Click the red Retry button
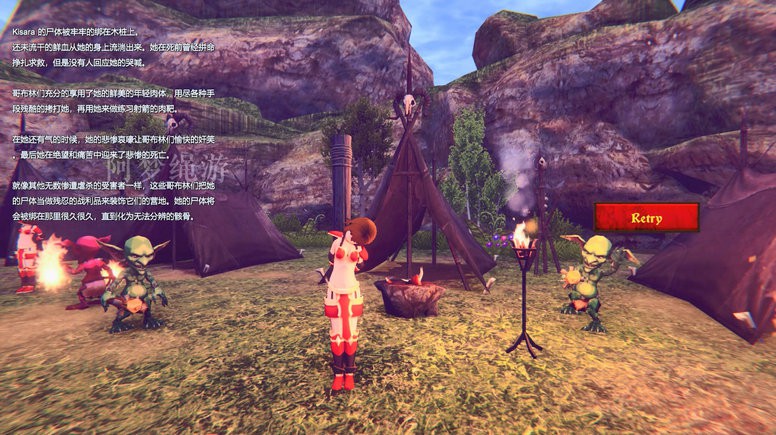Viewport: 776px width, 435px height. pyautogui.click(x=646, y=217)
